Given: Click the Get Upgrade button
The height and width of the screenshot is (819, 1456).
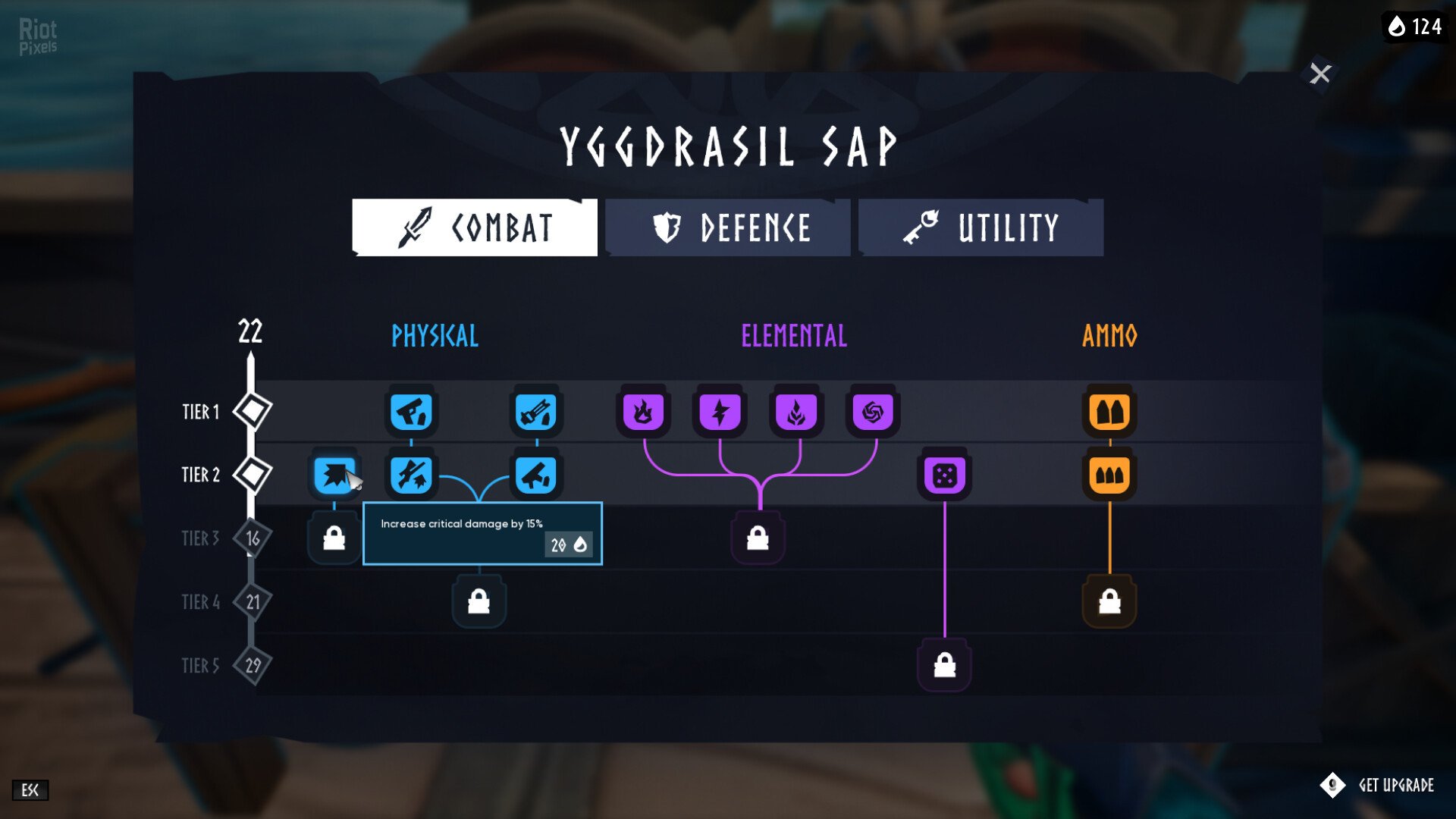Looking at the screenshot, I should 1379,785.
